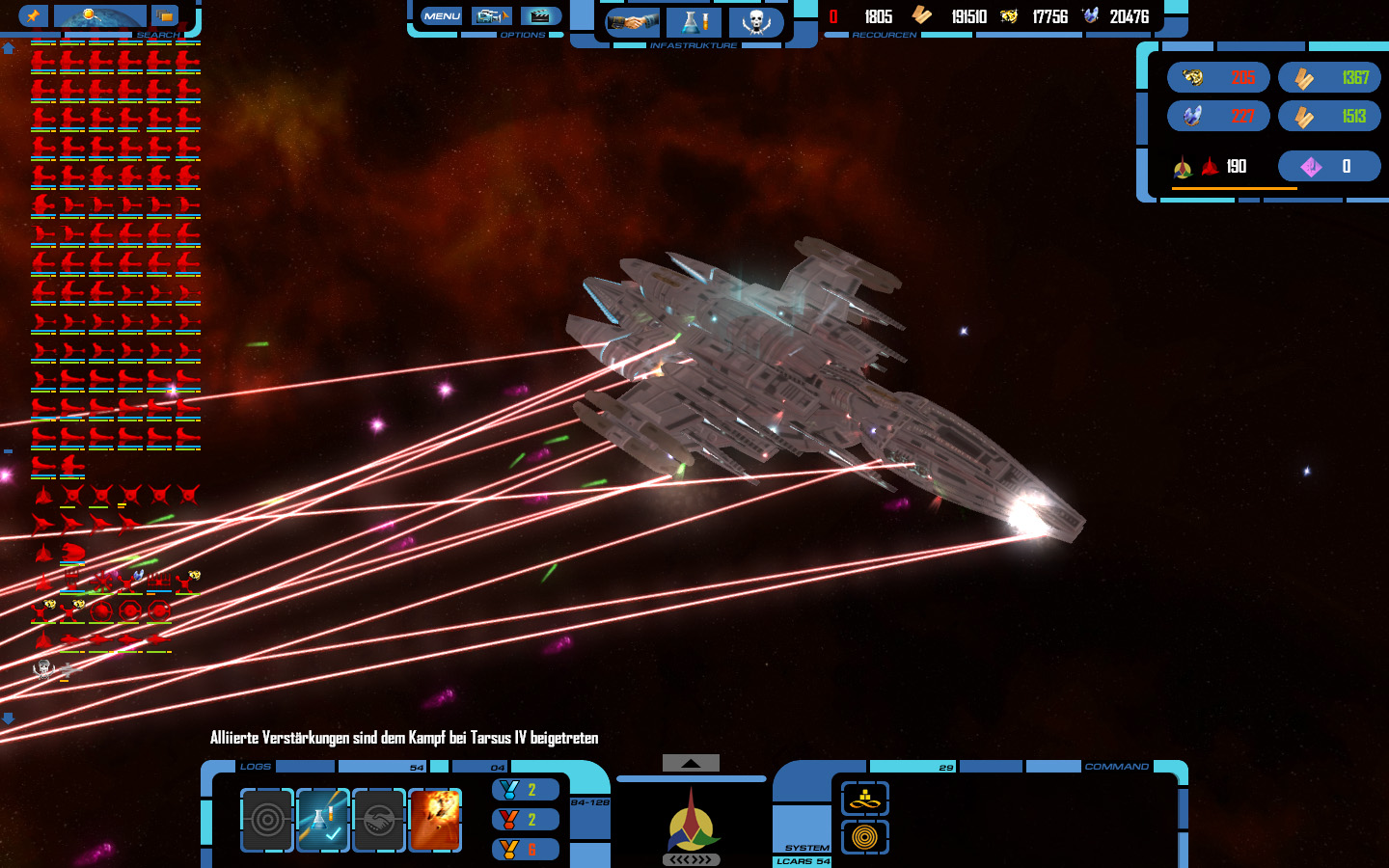Open the diplomacy handshake panel
This screenshot has height=868, width=1389.
coord(633,22)
